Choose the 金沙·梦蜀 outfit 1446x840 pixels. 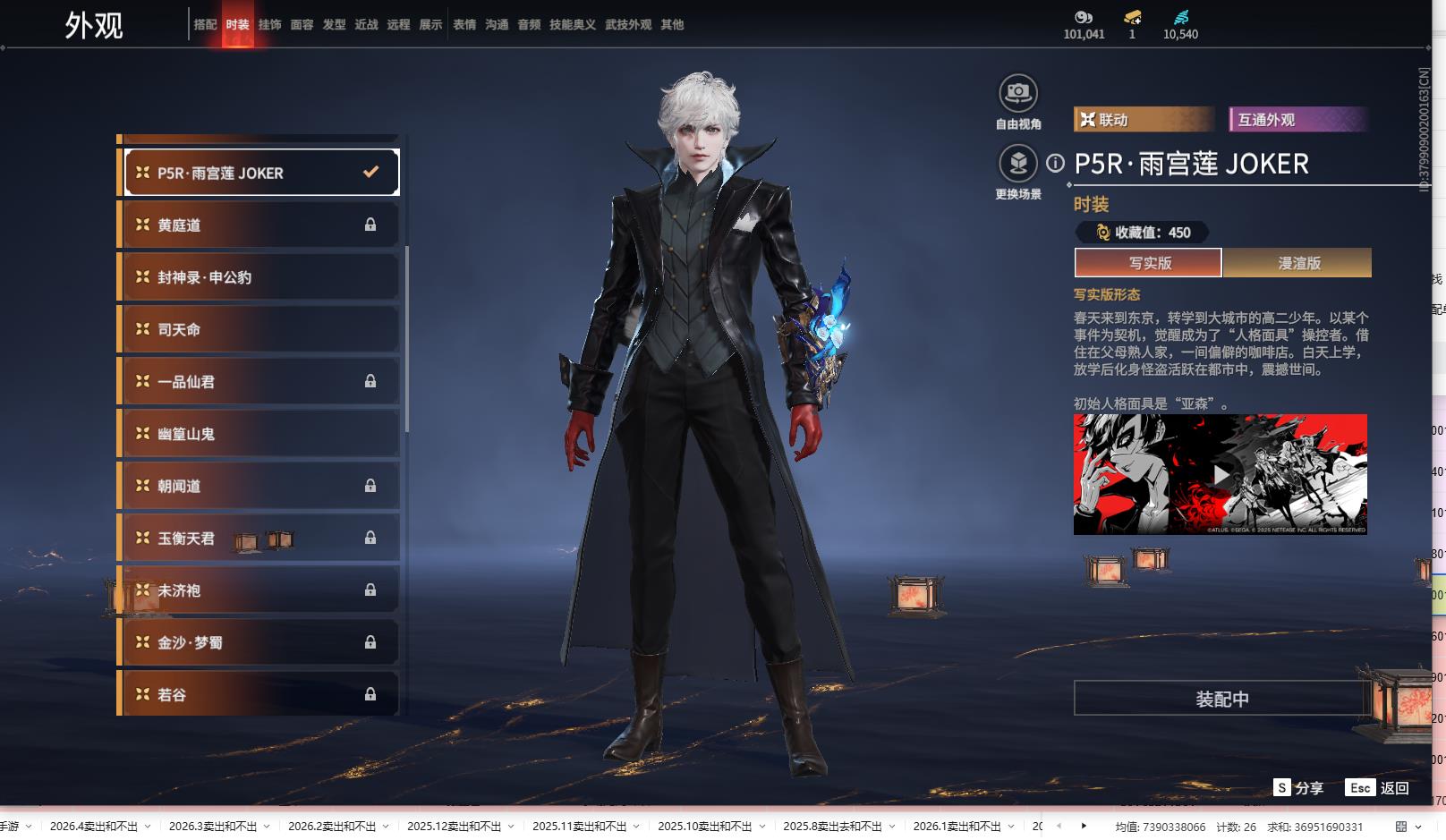[259, 642]
